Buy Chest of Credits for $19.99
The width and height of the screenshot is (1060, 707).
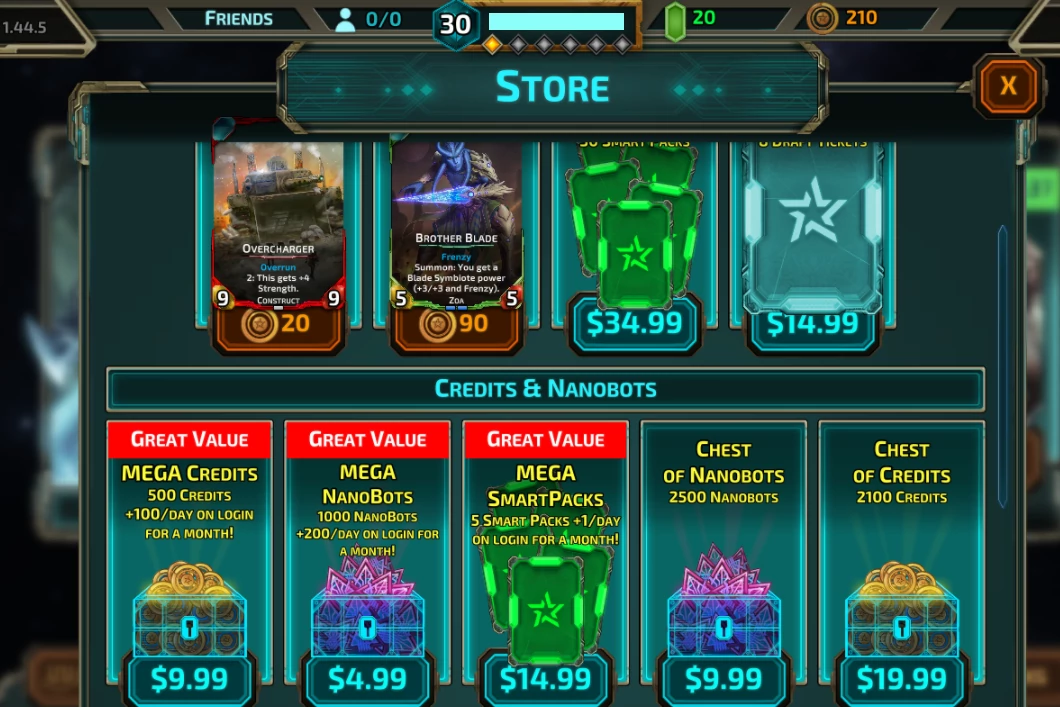click(x=901, y=679)
